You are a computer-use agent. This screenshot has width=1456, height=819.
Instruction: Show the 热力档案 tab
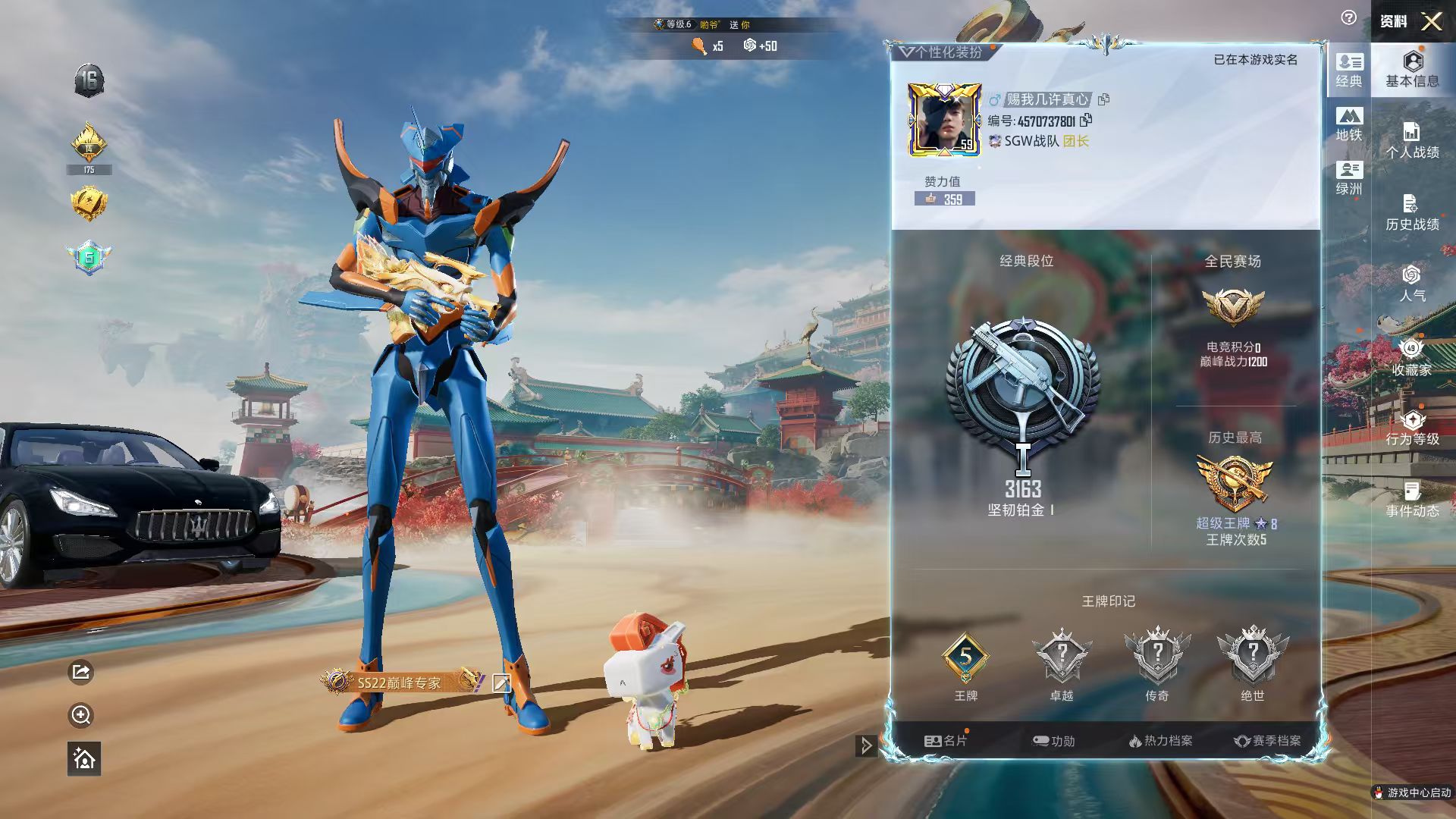(x=1160, y=741)
